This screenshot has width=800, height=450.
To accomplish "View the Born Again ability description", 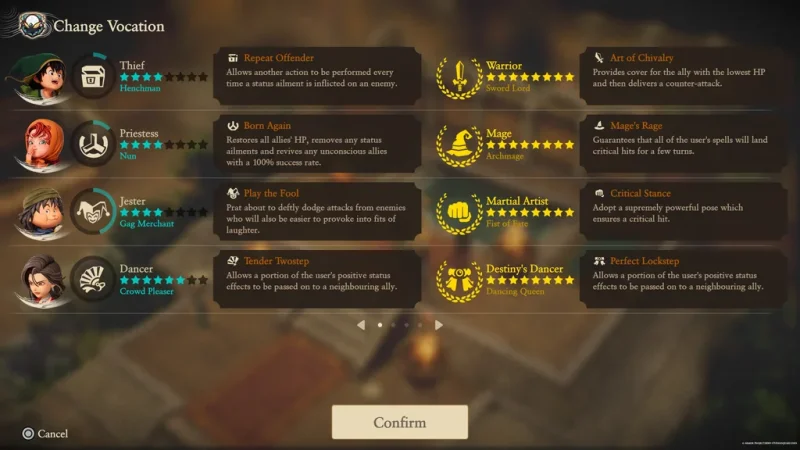I will point(316,143).
